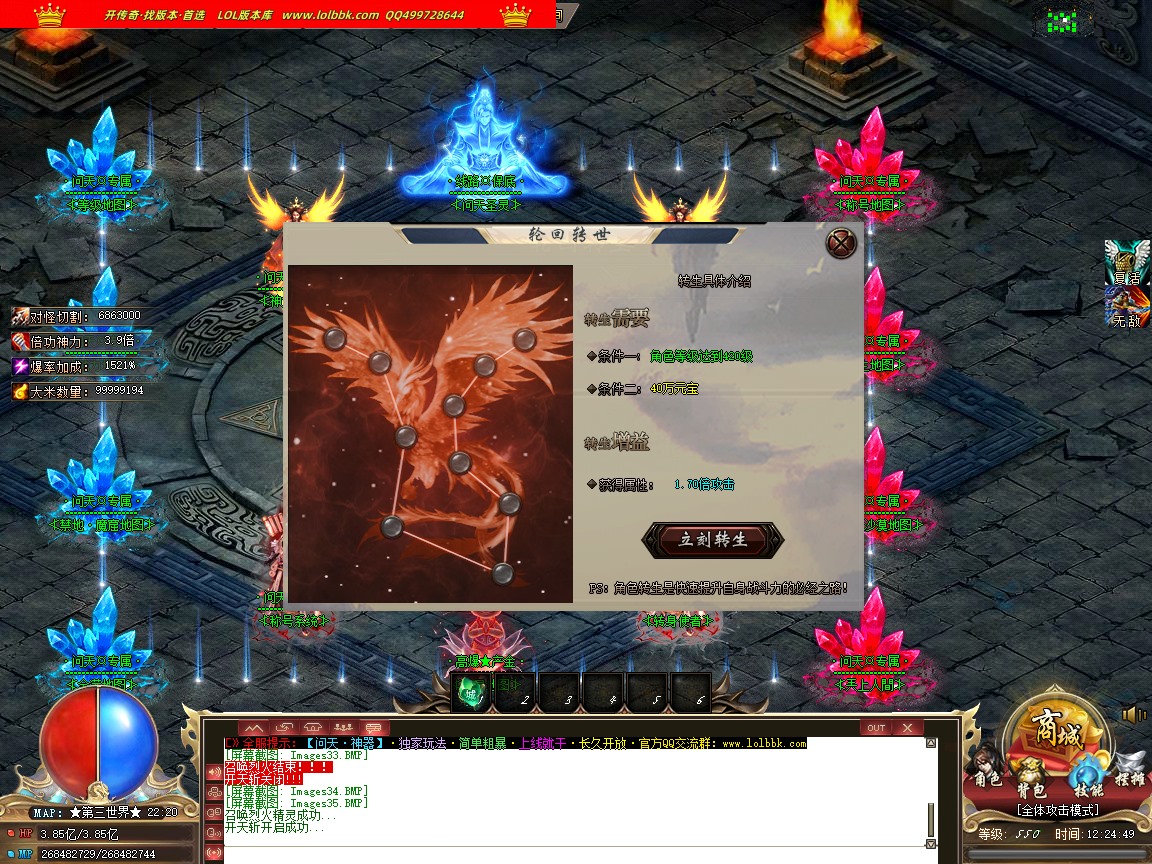Click the 立刻转生 rebirth button
Image resolution: width=1152 pixels, height=864 pixels.
(x=713, y=540)
